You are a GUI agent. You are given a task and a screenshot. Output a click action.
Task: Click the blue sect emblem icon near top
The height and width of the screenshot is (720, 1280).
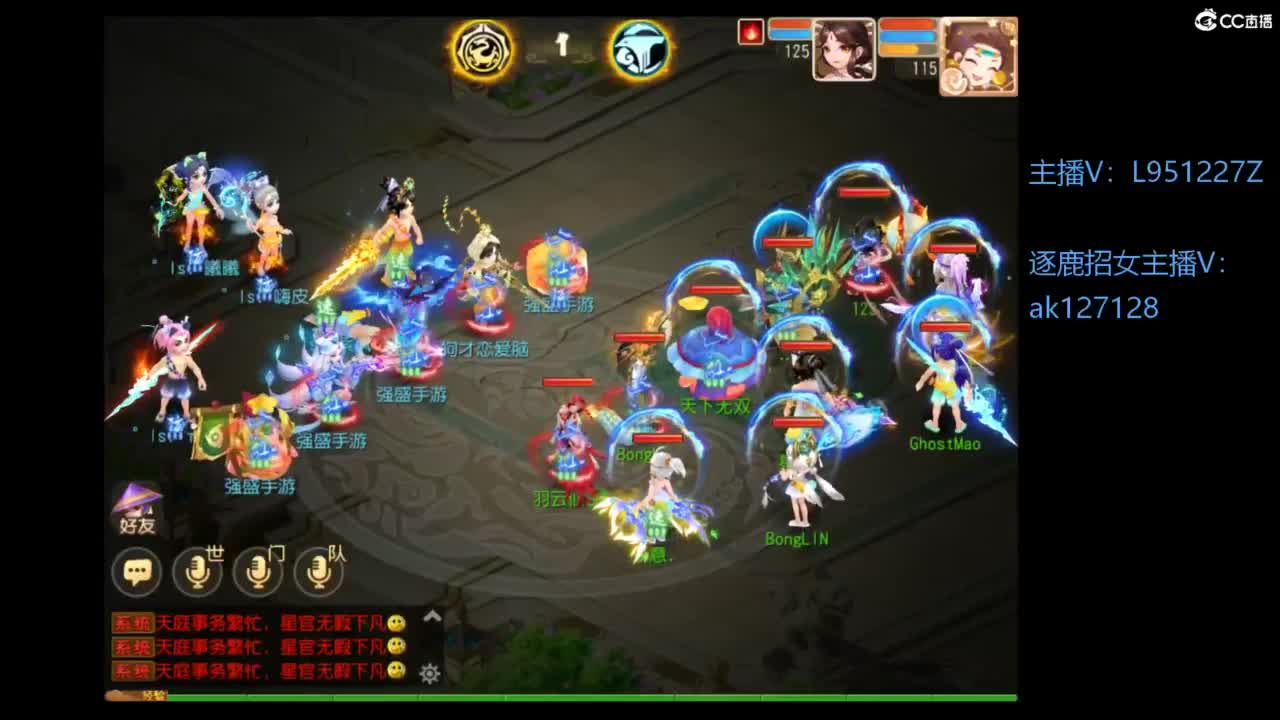pyautogui.click(x=640, y=47)
